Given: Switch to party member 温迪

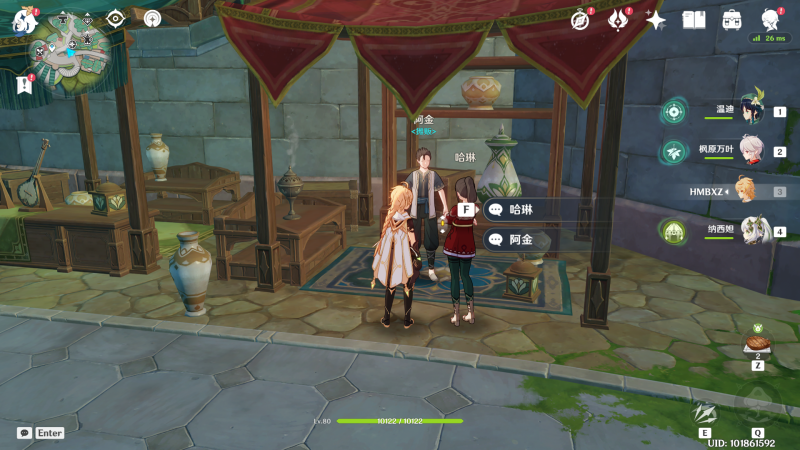Looking at the screenshot, I should click(x=750, y=111).
